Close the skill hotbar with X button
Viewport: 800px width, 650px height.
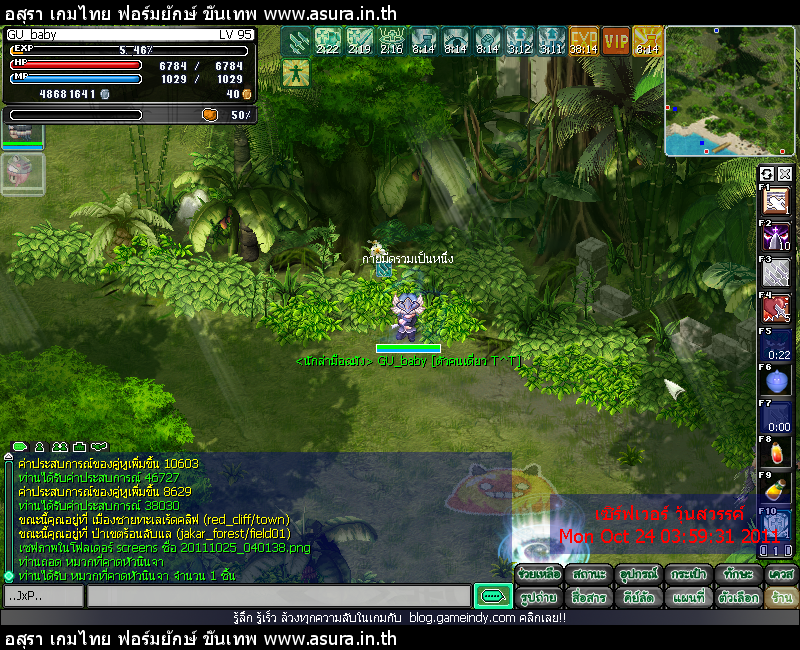[785, 174]
